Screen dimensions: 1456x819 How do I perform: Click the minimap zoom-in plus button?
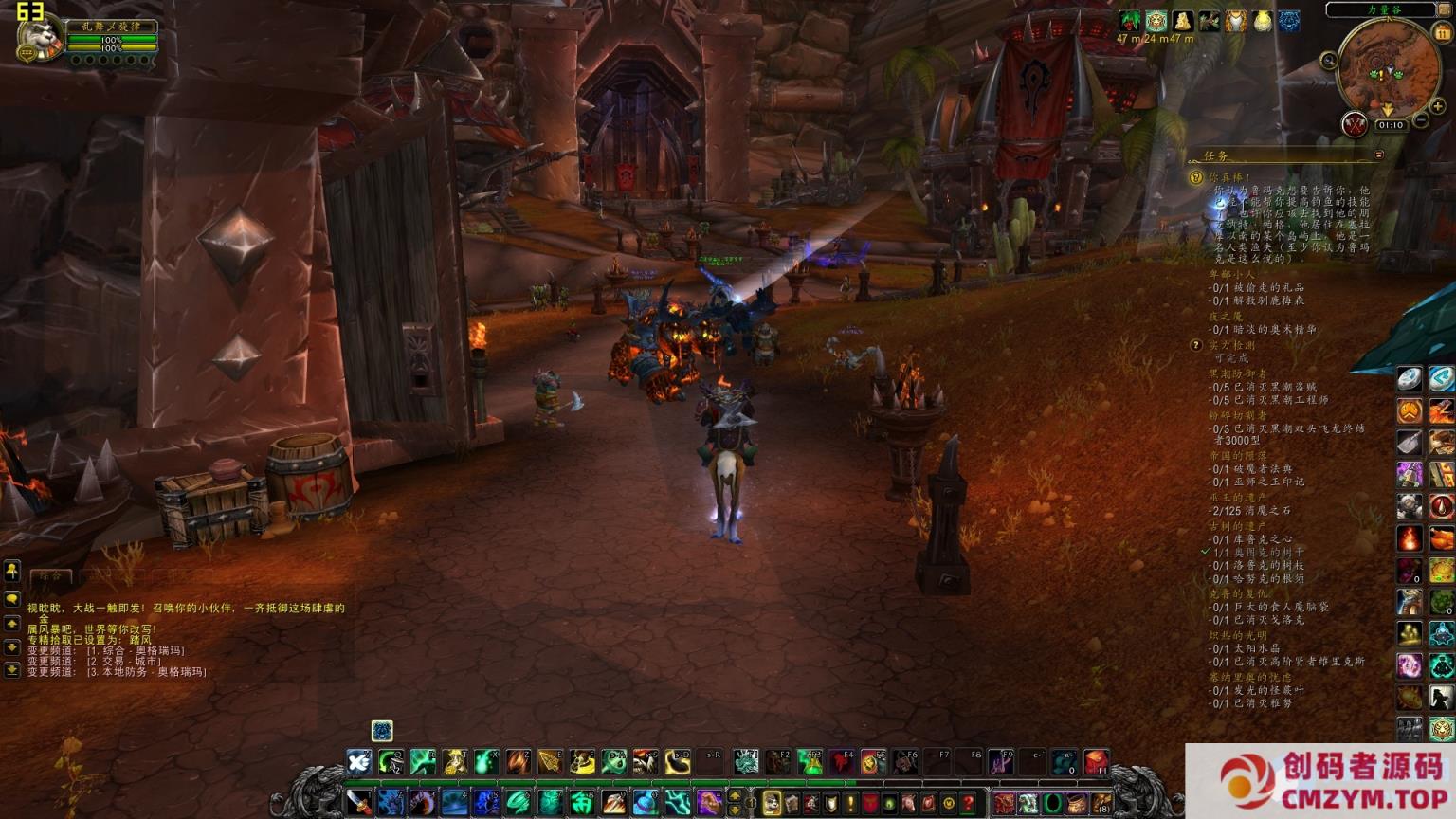1437,107
